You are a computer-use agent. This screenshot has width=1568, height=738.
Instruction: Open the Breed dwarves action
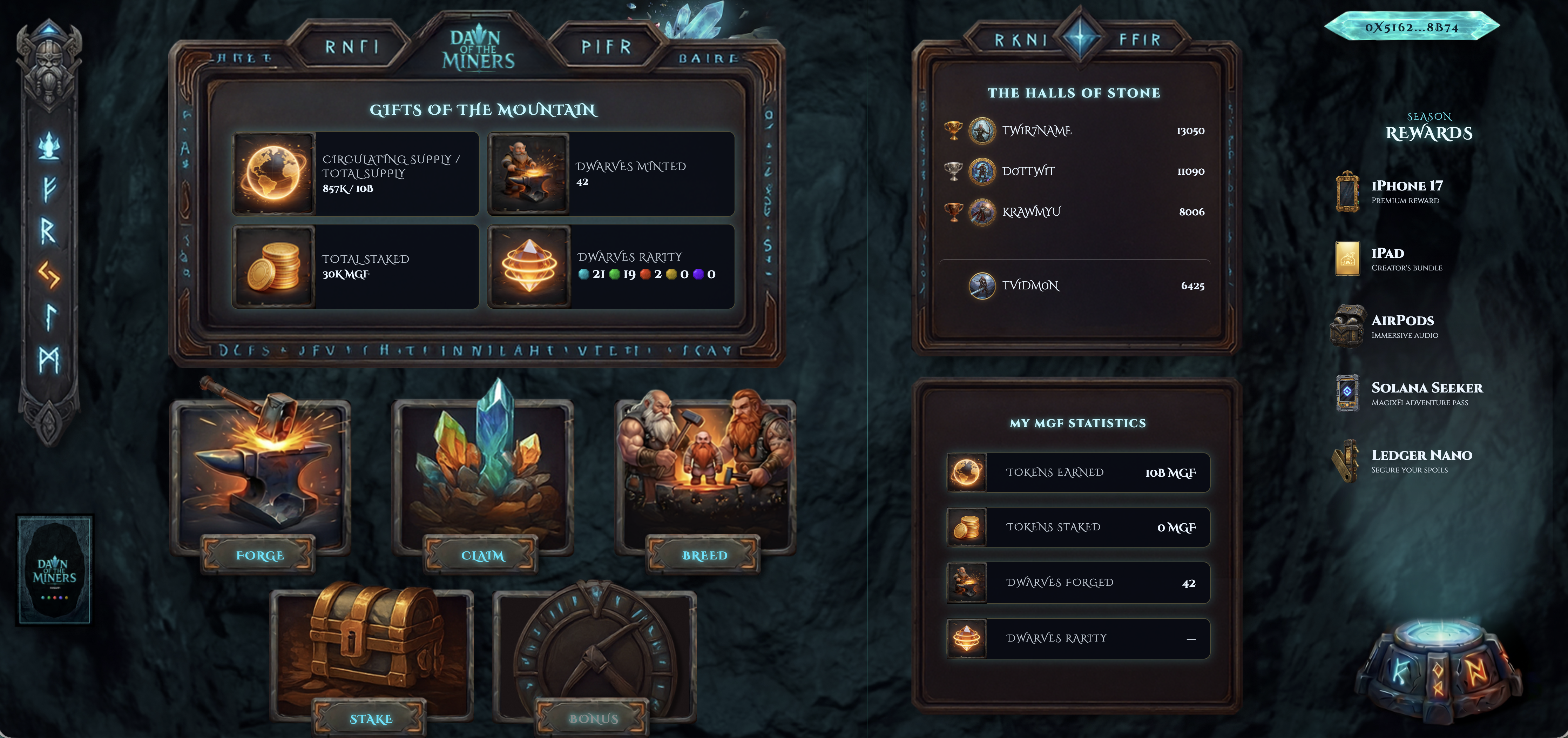(704, 555)
